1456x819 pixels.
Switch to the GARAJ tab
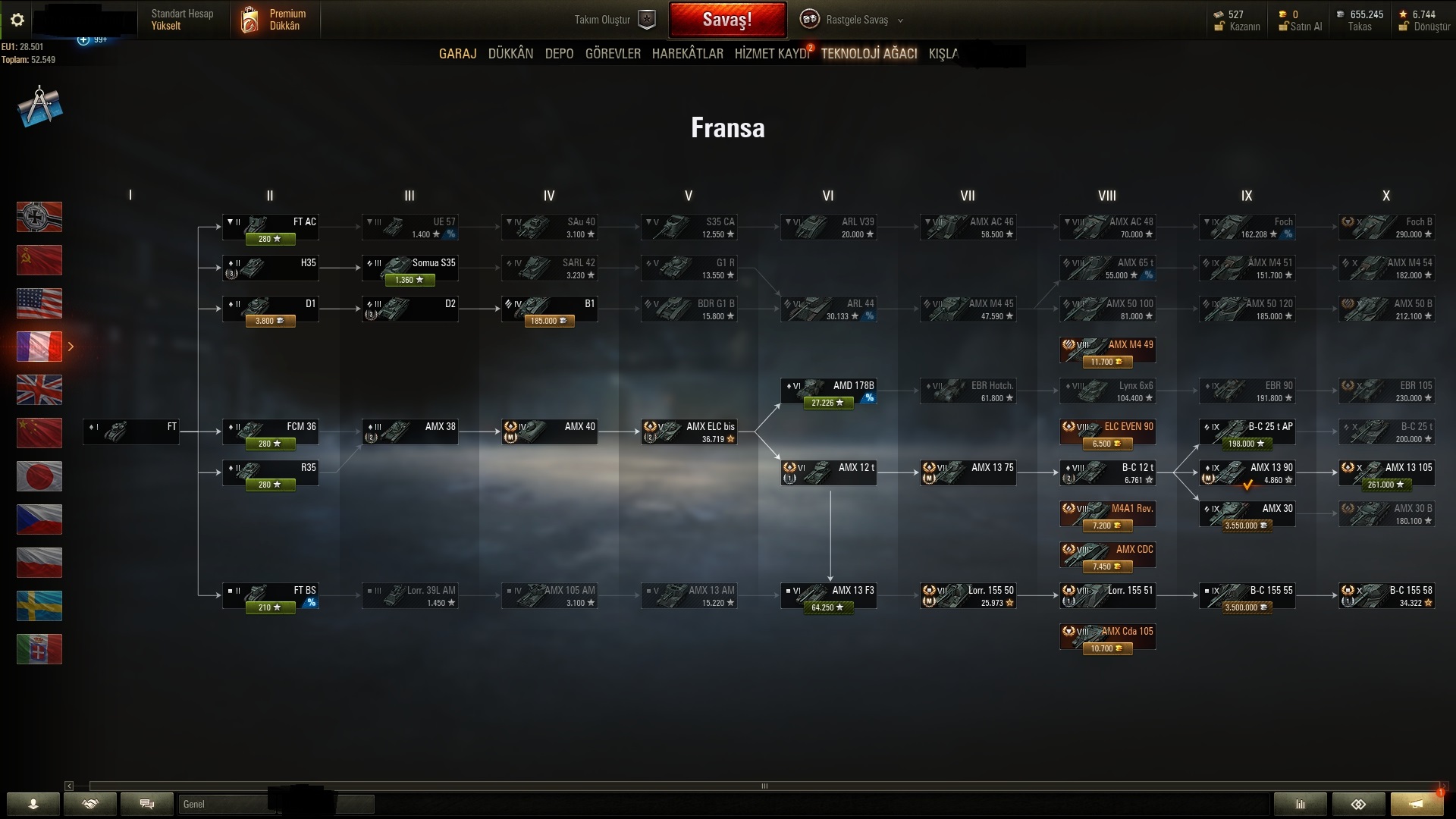point(457,54)
